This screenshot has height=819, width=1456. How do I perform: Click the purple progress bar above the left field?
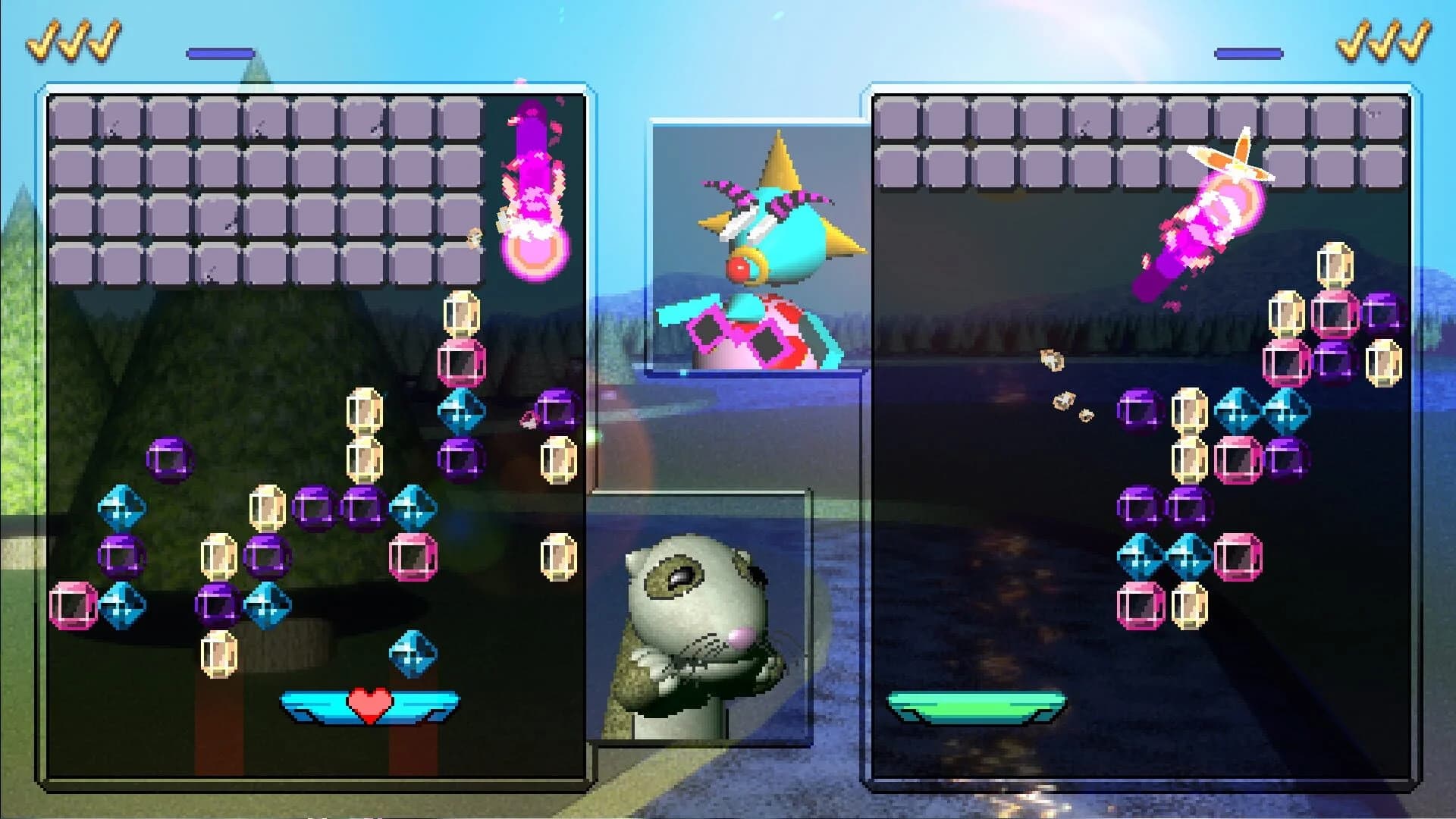pyautogui.click(x=220, y=53)
